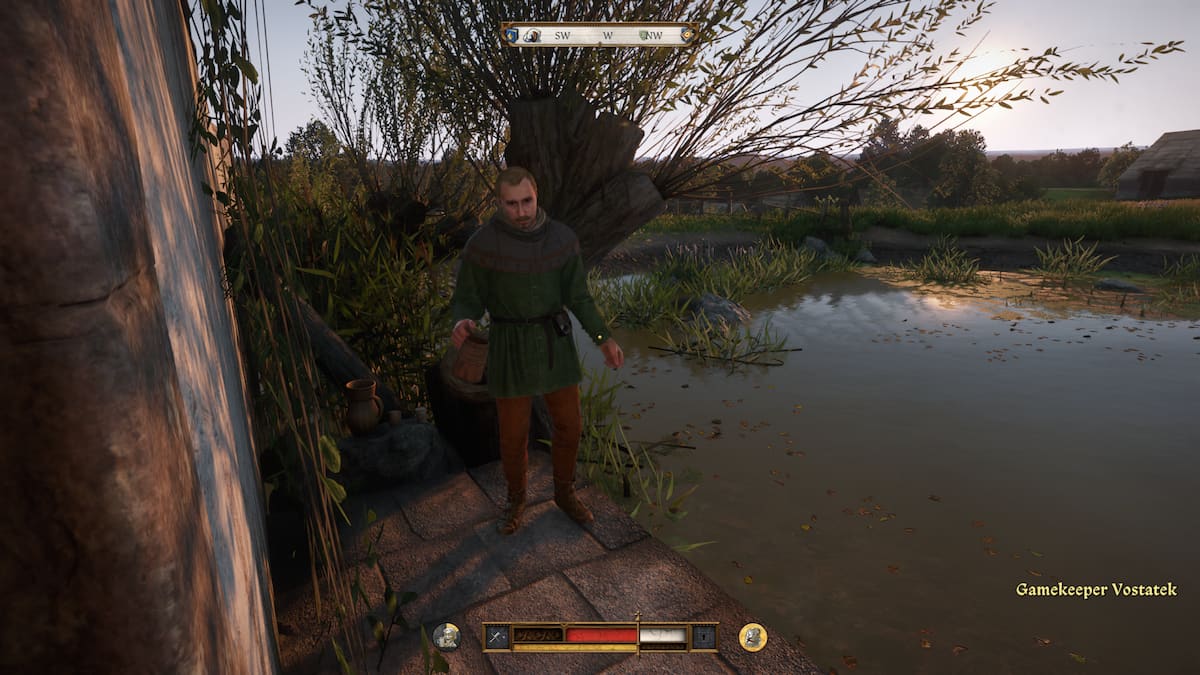
Task: Click the green shield marker near NW
Action: (x=644, y=35)
